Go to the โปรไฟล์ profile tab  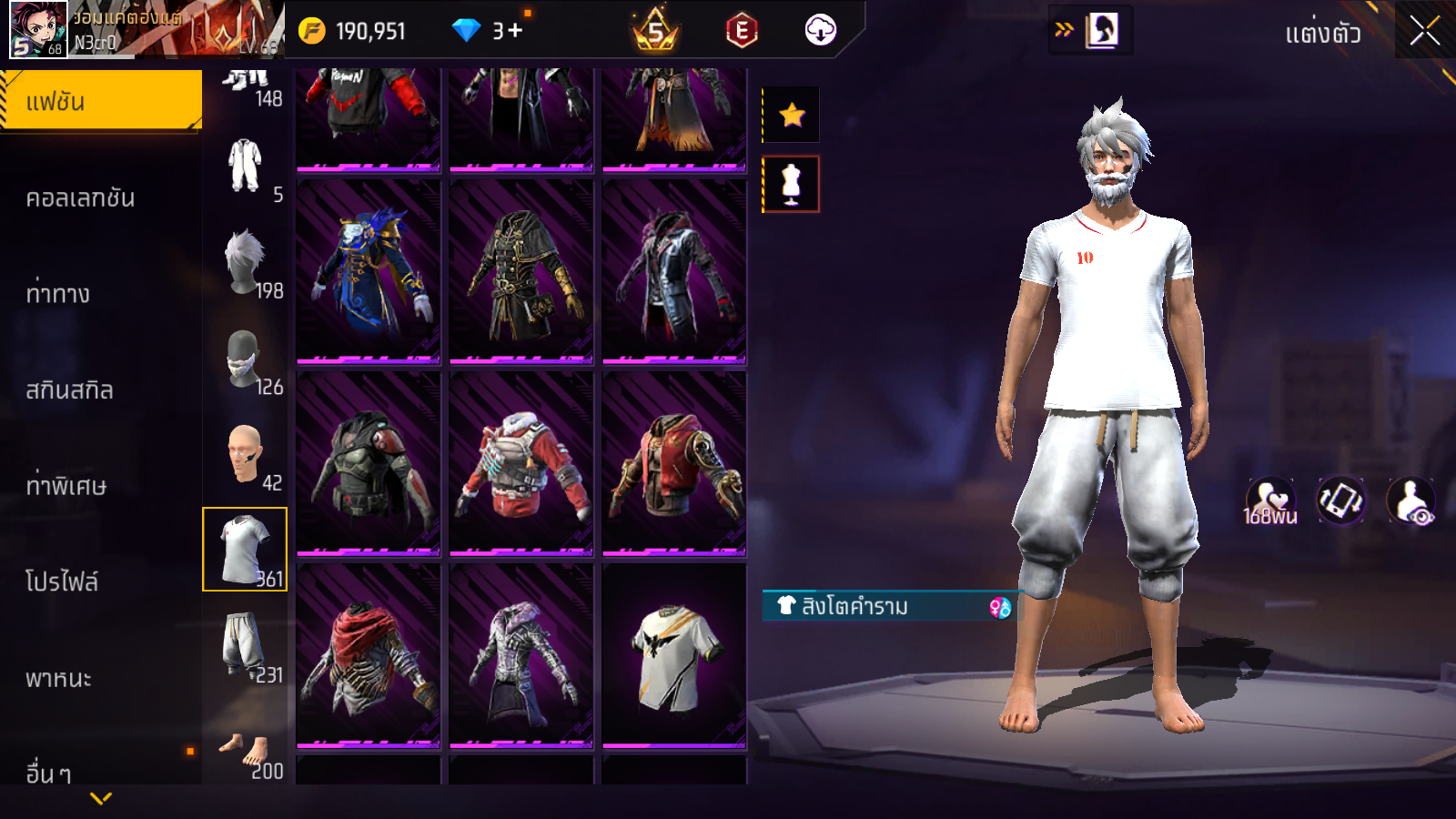(62, 581)
